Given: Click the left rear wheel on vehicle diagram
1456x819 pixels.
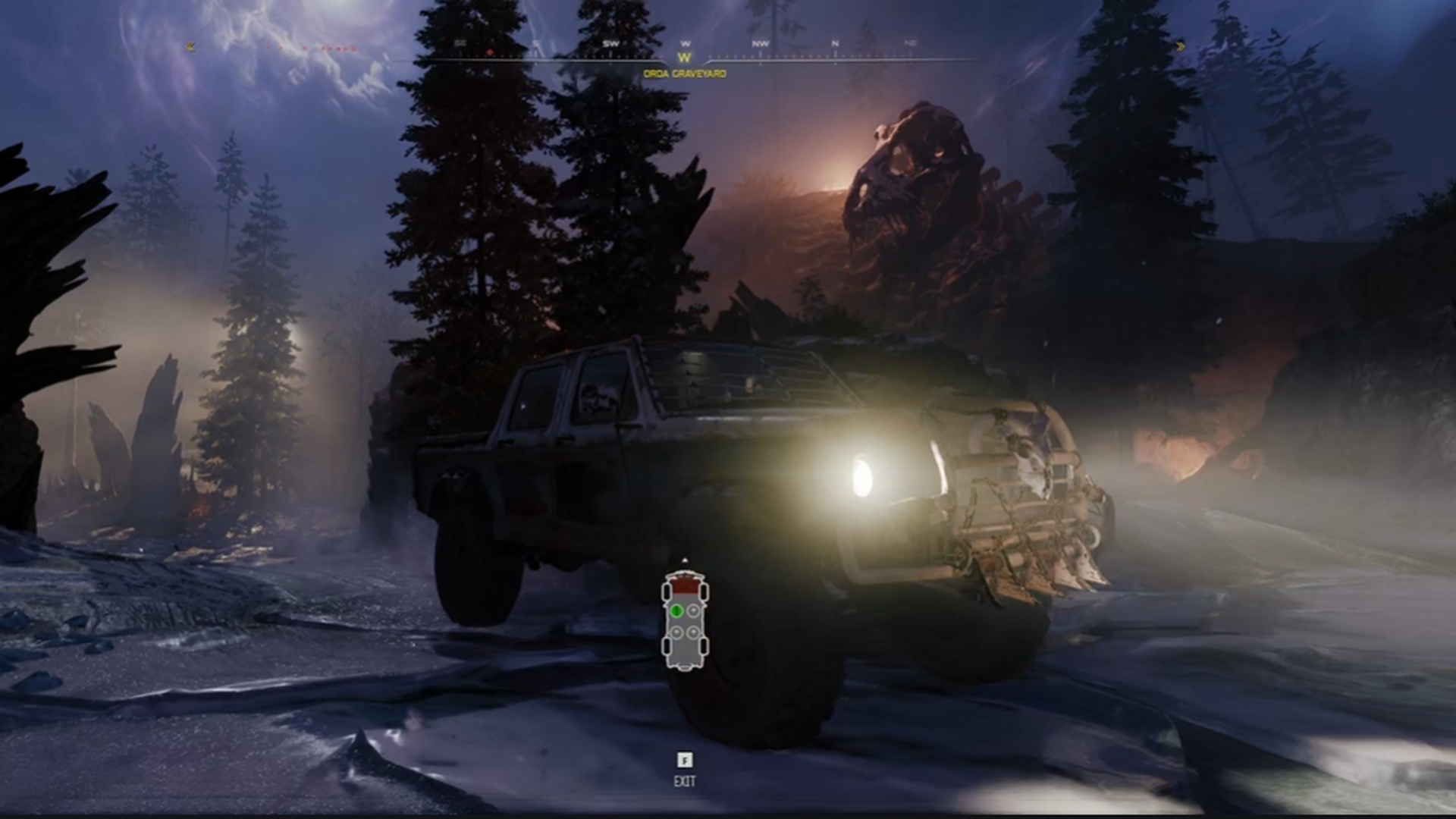Looking at the screenshot, I should 667,645.
